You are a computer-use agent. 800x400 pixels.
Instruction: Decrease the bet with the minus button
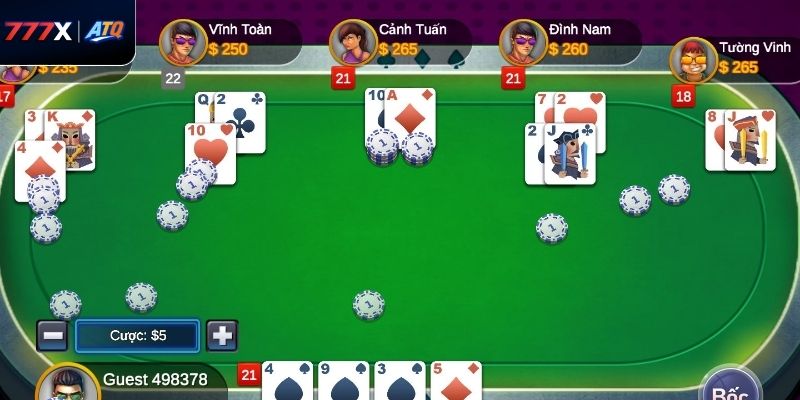[x=52, y=335]
